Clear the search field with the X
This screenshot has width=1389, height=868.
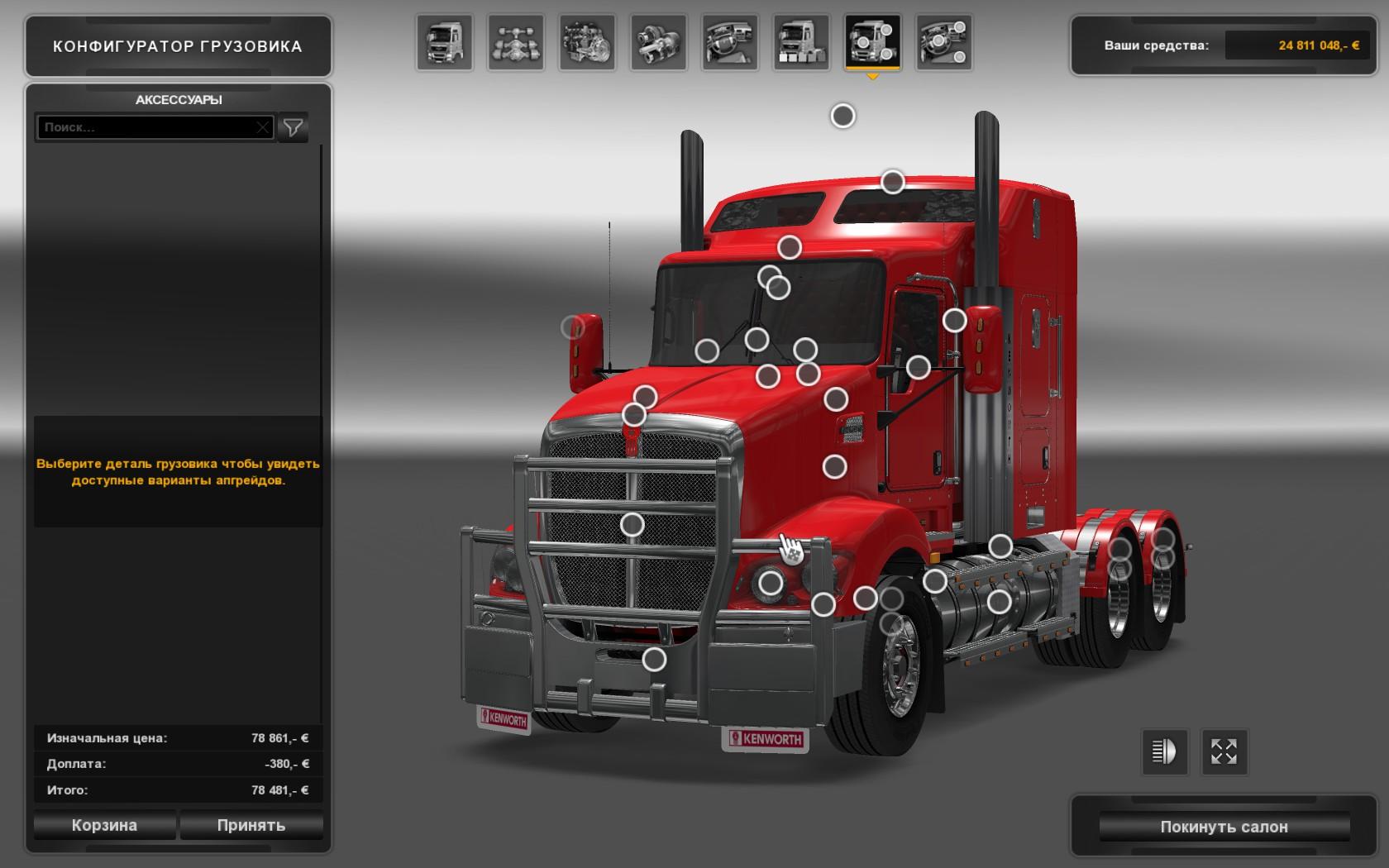click(x=262, y=127)
